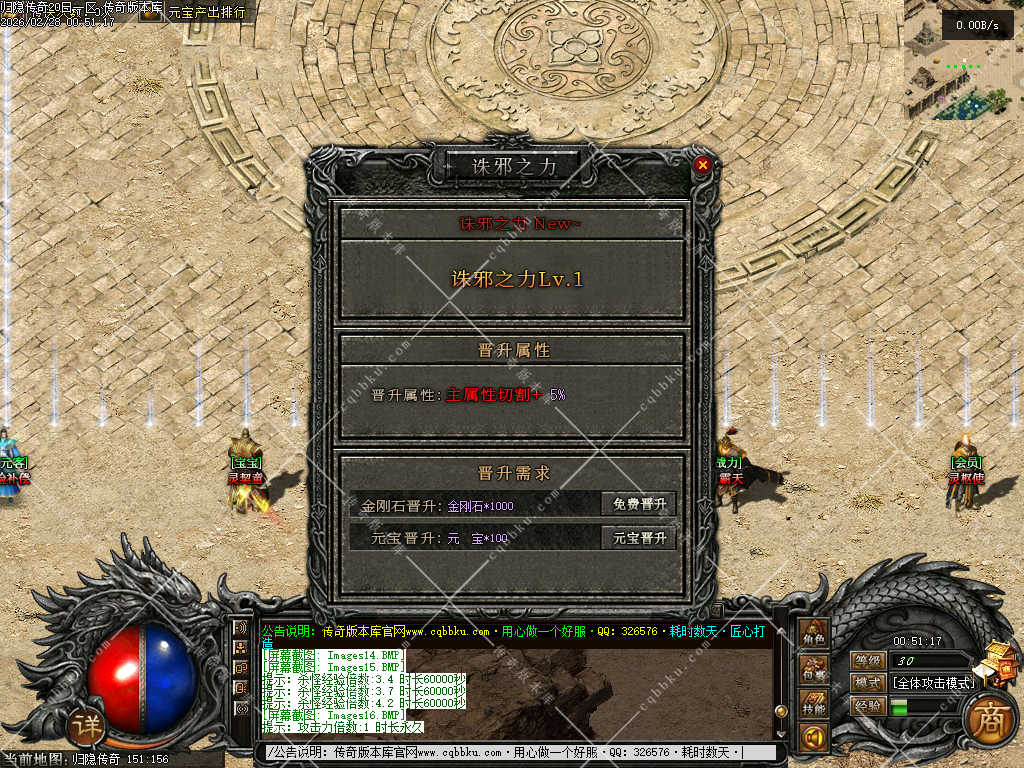Click the 模式 attack mode button
This screenshot has width=1024, height=768.
tap(867, 683)
